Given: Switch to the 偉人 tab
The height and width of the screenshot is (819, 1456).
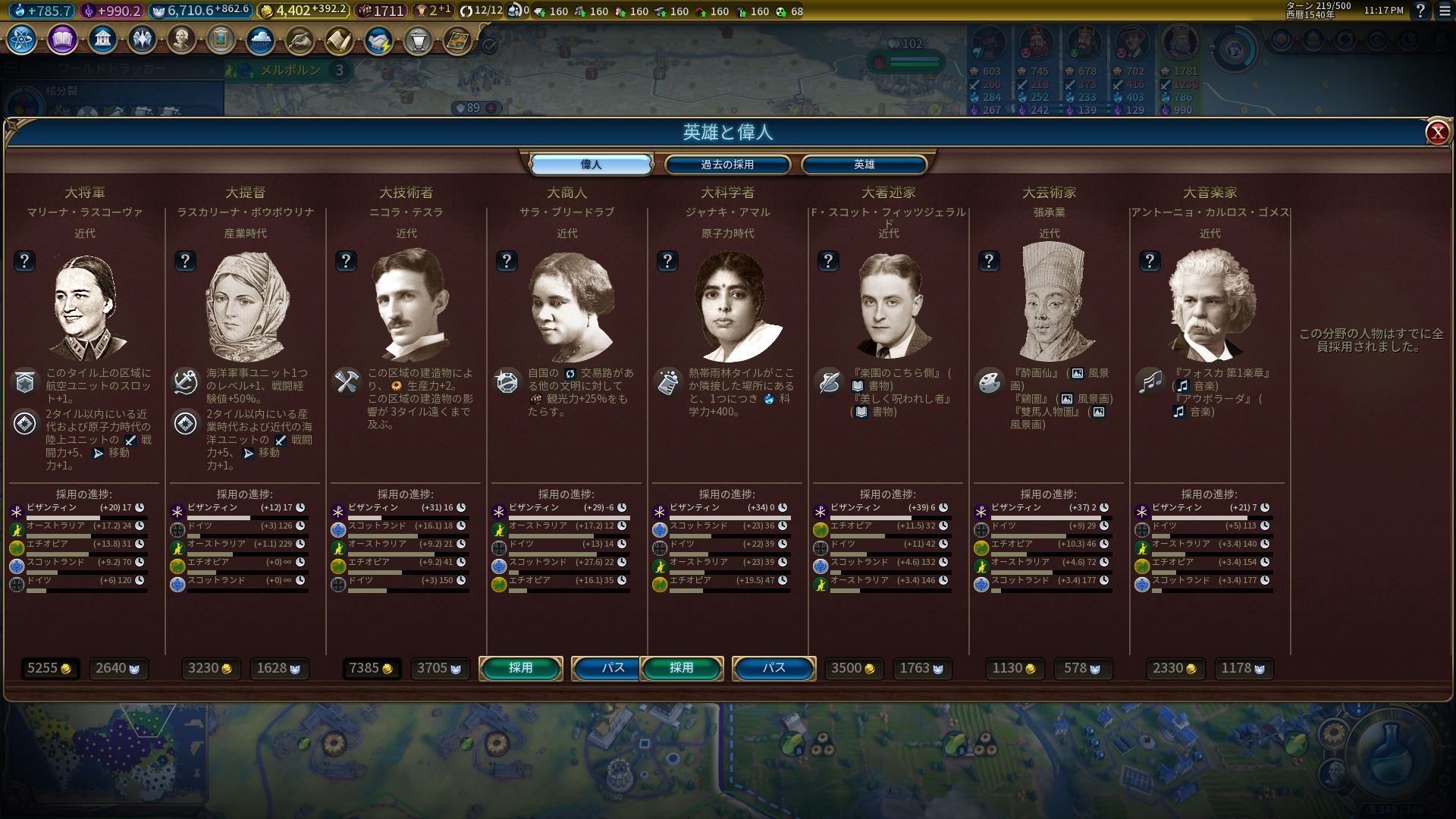Looking at the screenshot, I should [591, 165].
